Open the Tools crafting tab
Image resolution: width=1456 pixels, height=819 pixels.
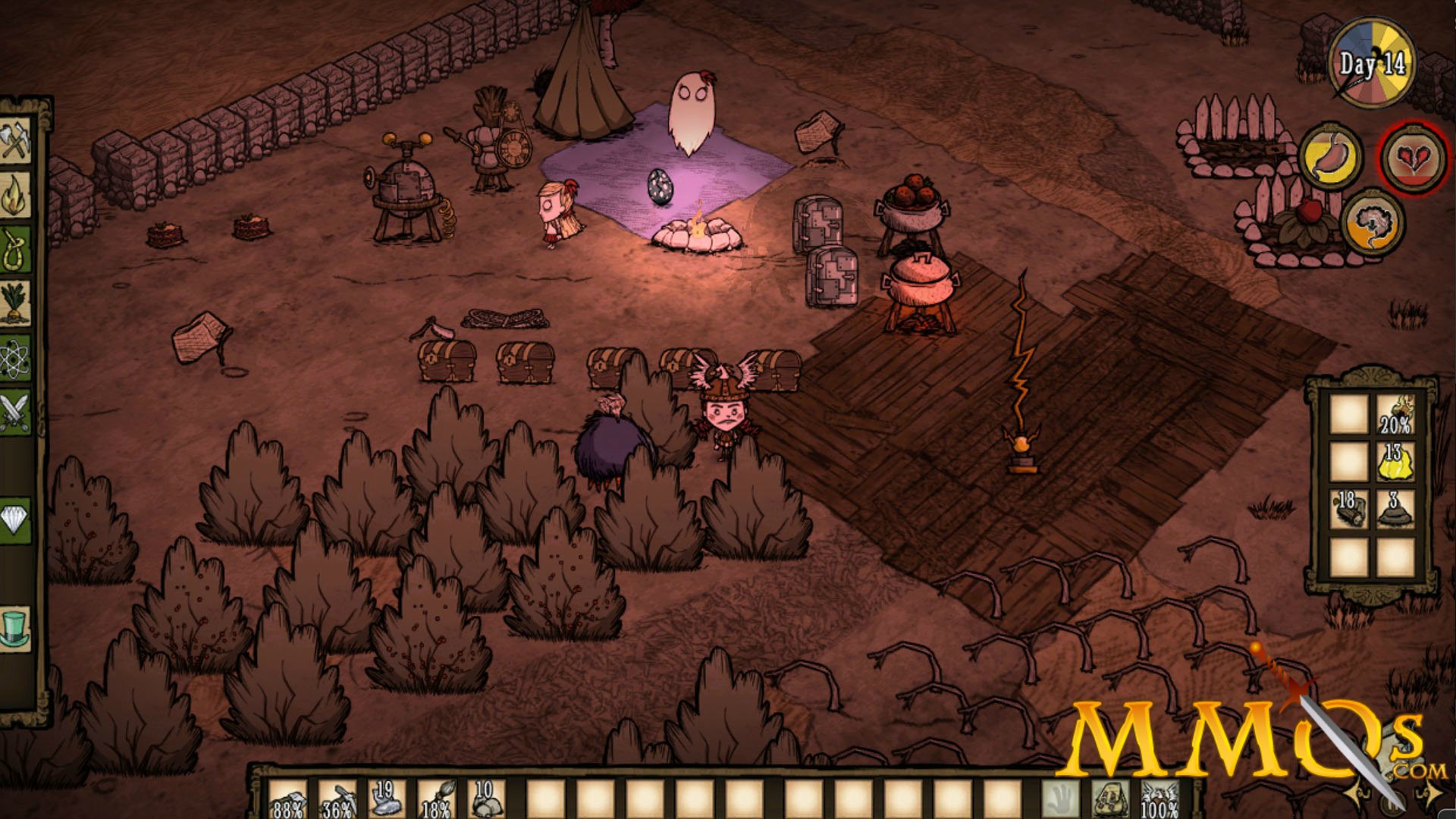coord(15,141)
